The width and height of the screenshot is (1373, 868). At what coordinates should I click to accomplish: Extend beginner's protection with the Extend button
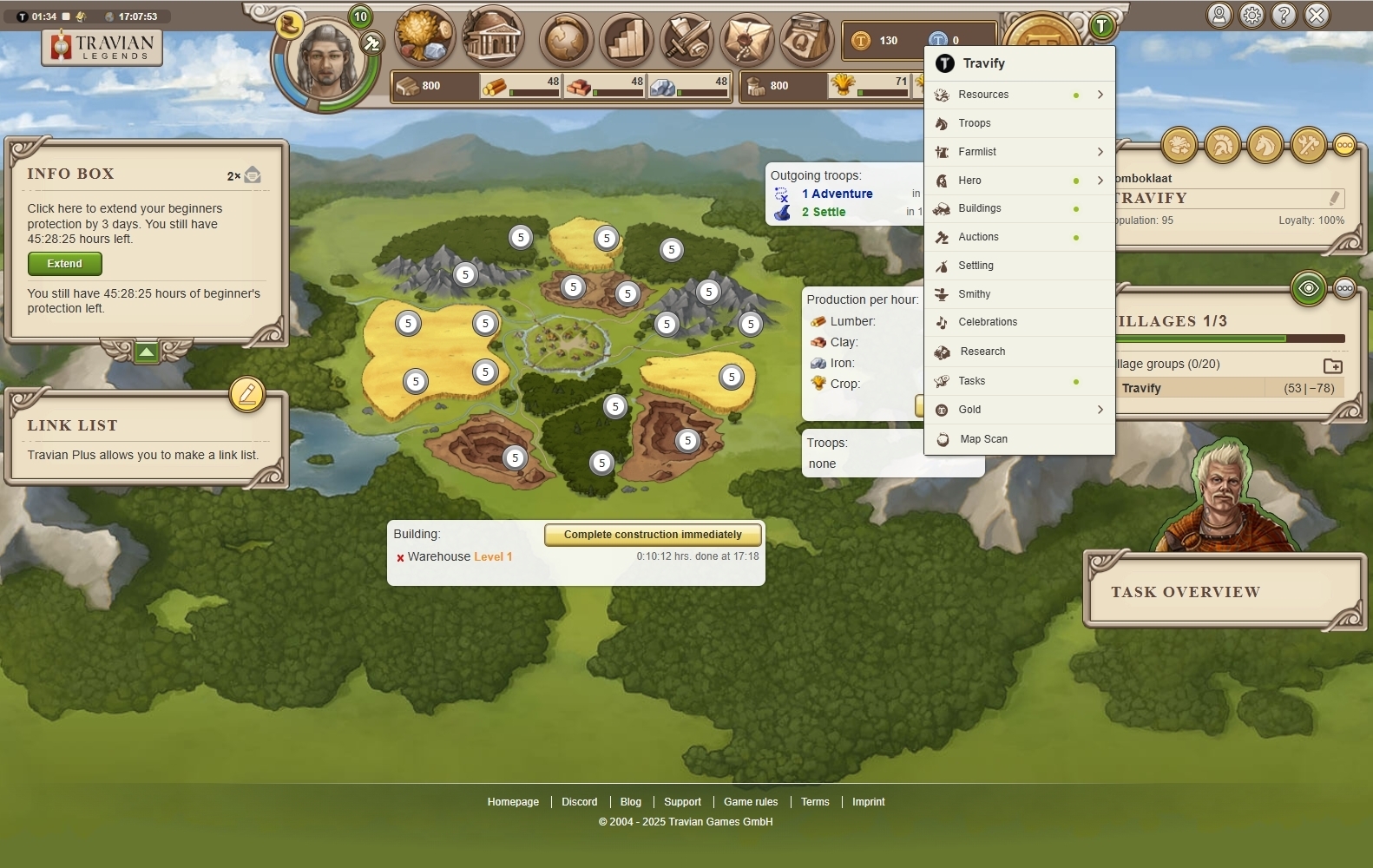coord(65,264)
